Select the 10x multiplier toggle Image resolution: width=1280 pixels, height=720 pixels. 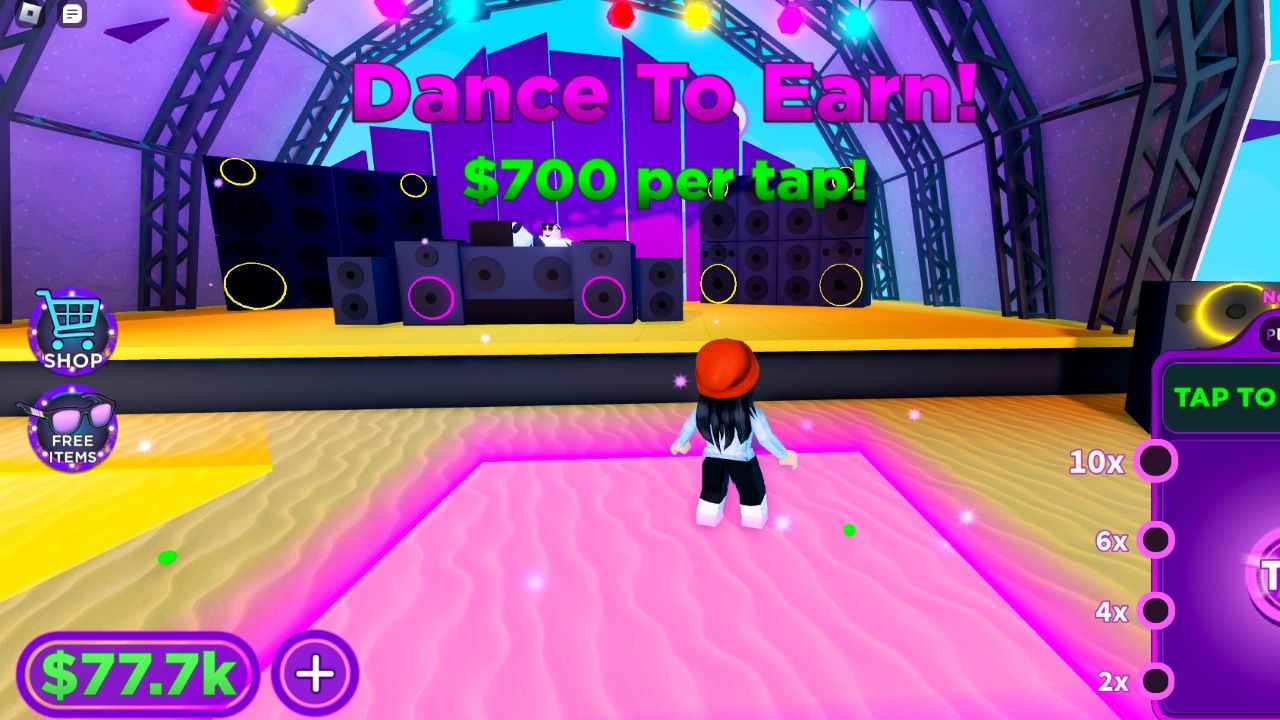click(x=1158, y=462)
